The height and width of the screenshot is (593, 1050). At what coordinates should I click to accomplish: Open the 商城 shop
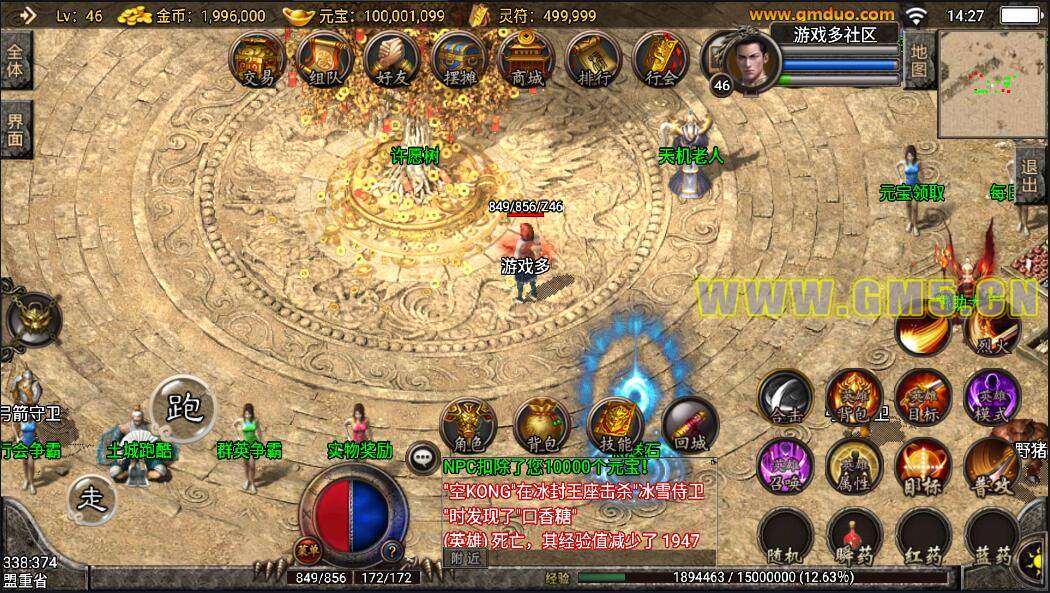pos(525,59)
